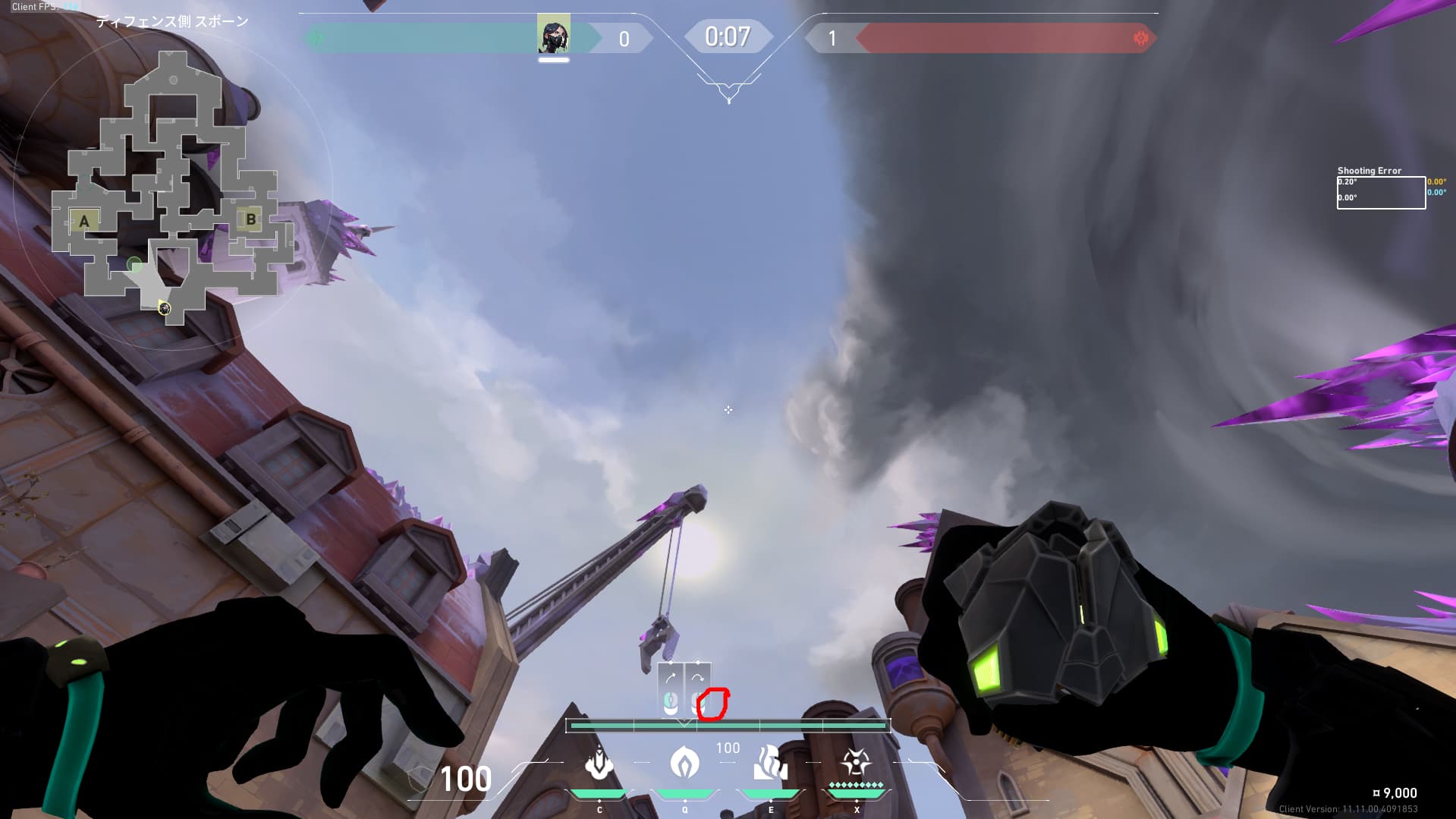
Task: Click the Shooting Error graph box
Action: pyautogui.click(x=1380, y=193)
